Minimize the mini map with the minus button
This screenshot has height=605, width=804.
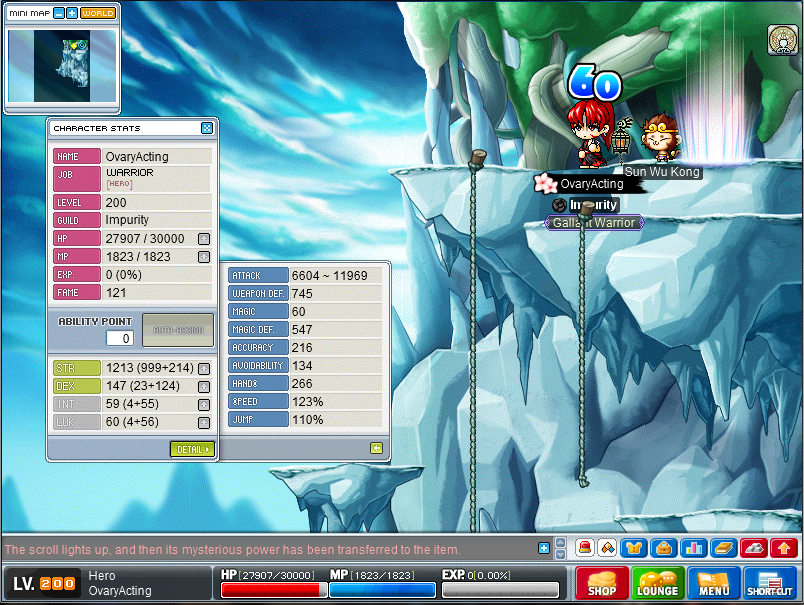pos(59,13)
